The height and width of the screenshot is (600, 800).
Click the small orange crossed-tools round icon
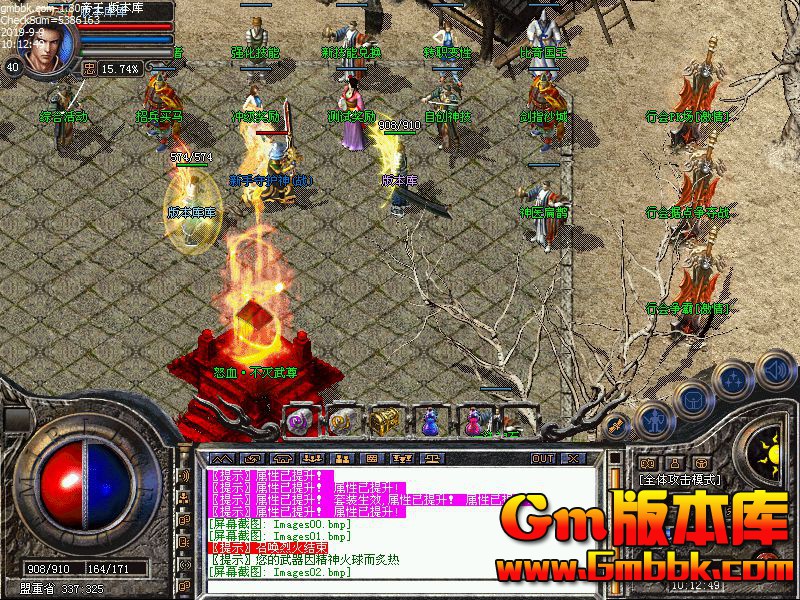(x=616, y=426)
